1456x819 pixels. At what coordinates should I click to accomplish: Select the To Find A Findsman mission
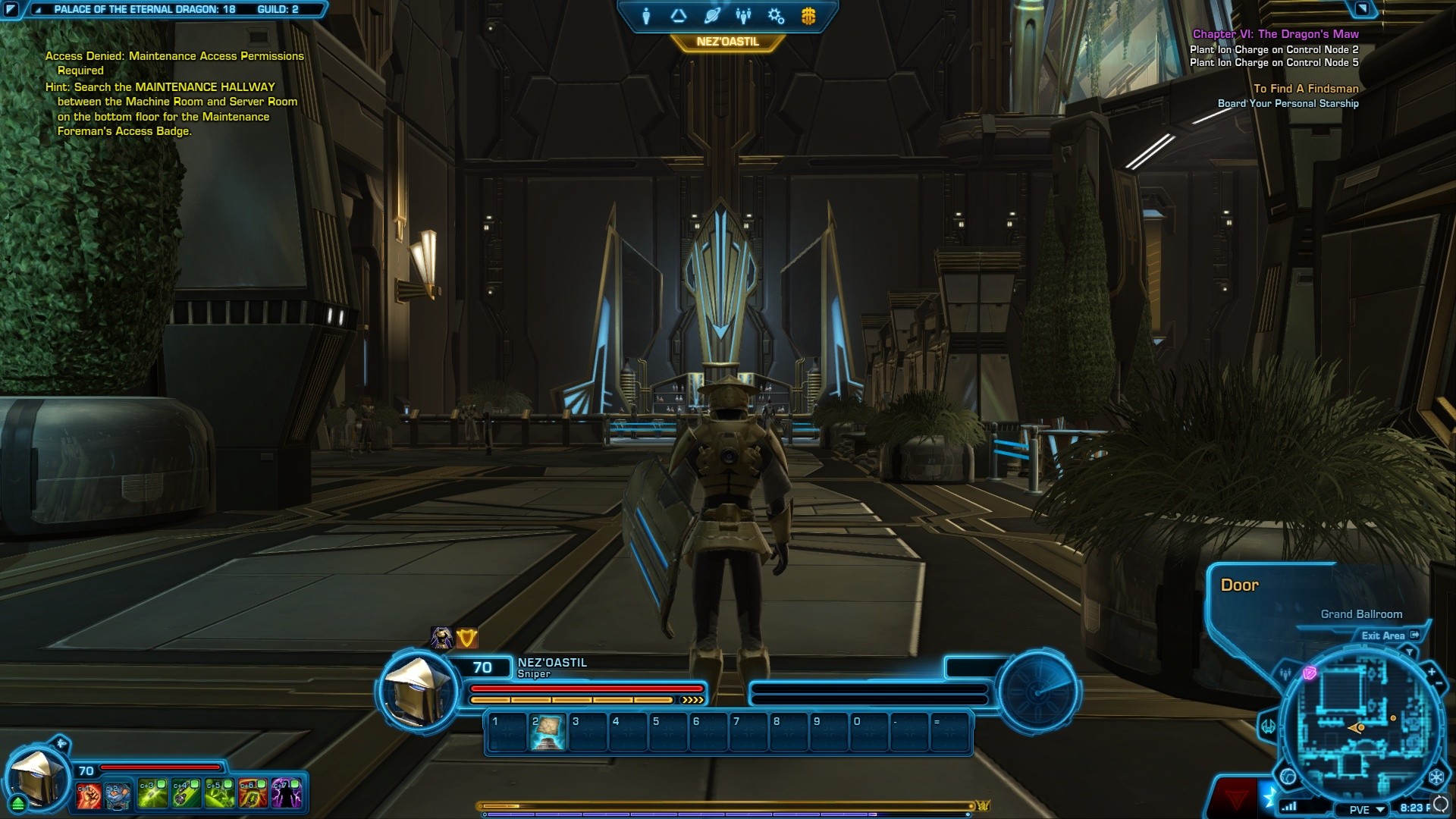tap(1305, 89)
